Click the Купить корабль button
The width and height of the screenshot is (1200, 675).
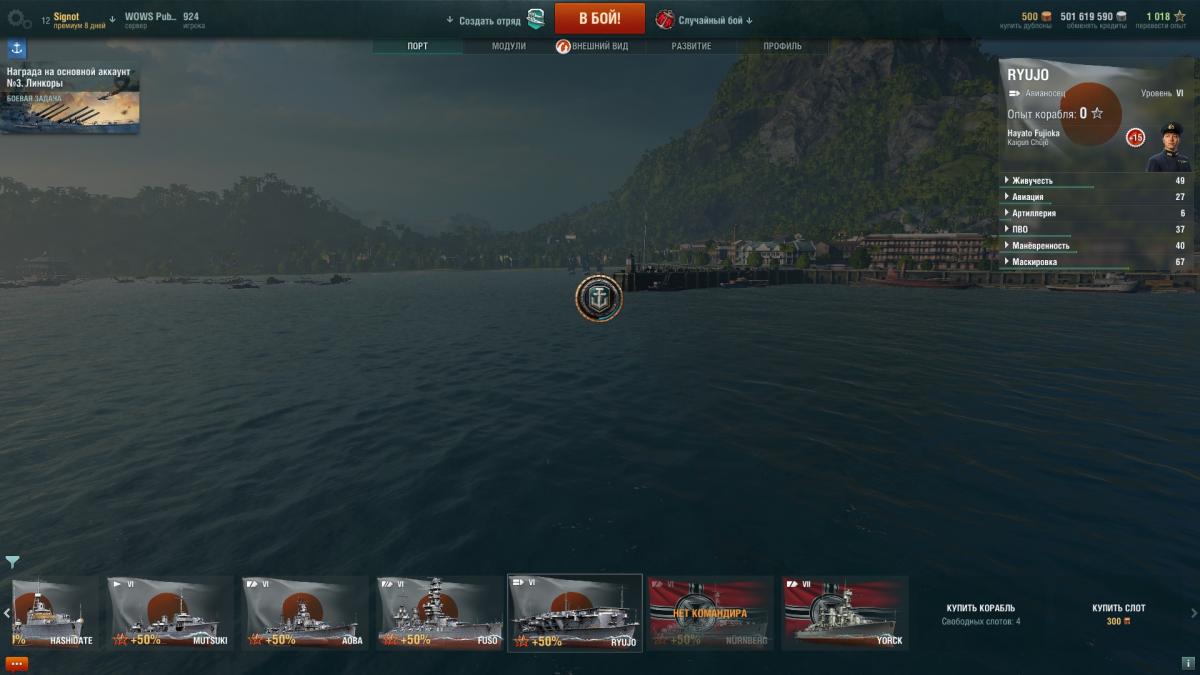980,608
